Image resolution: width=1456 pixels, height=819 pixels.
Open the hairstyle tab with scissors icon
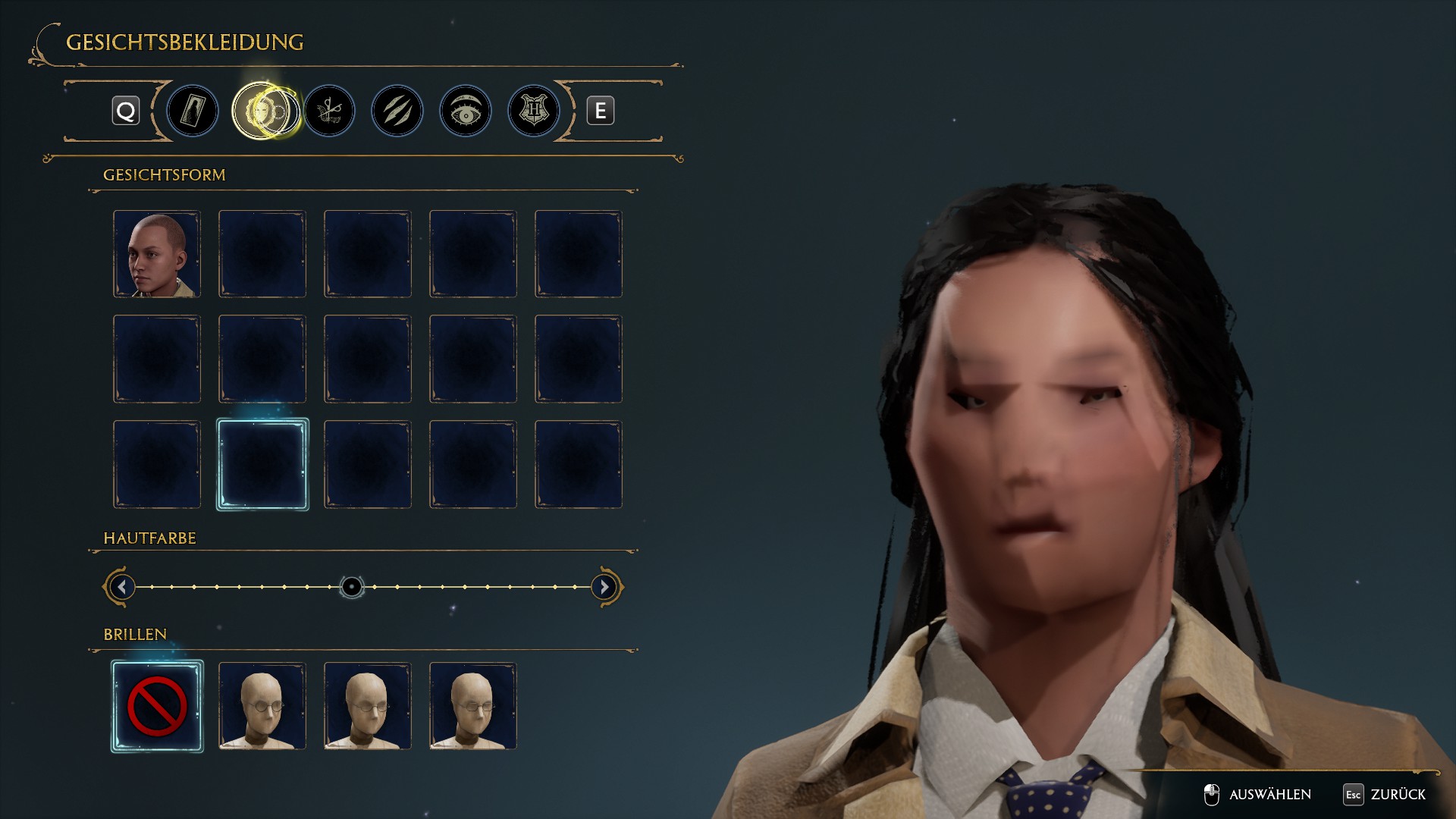(x=330, y=111)
